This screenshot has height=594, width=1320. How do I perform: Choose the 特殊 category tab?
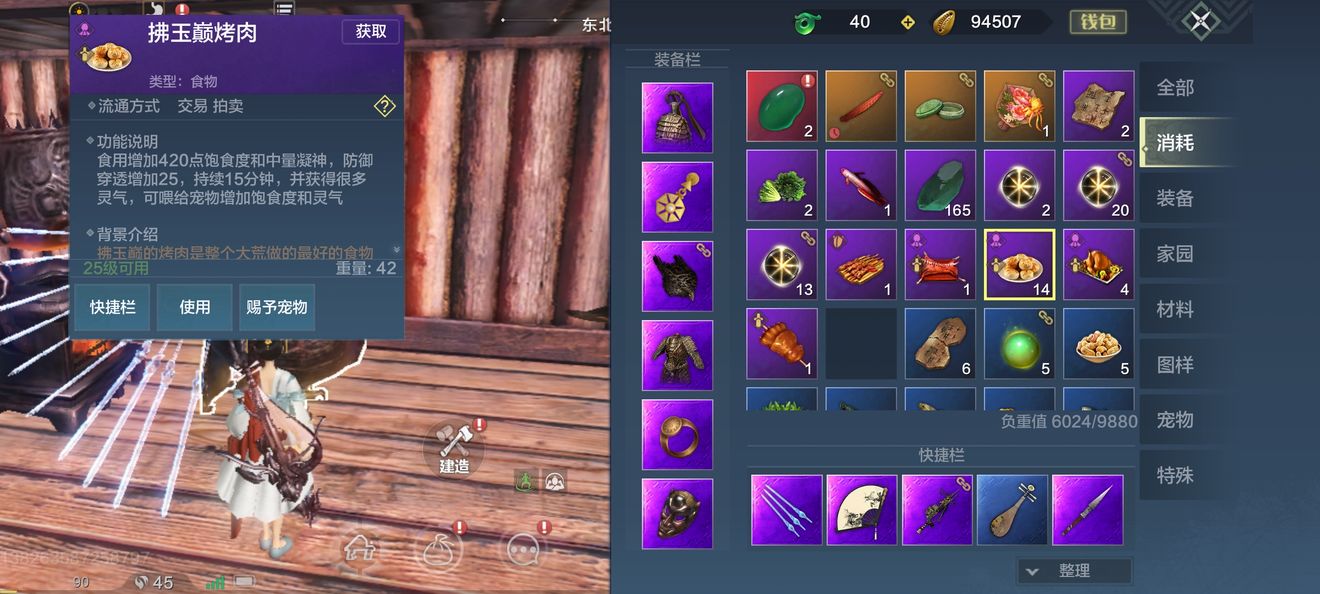(1175, 475)
